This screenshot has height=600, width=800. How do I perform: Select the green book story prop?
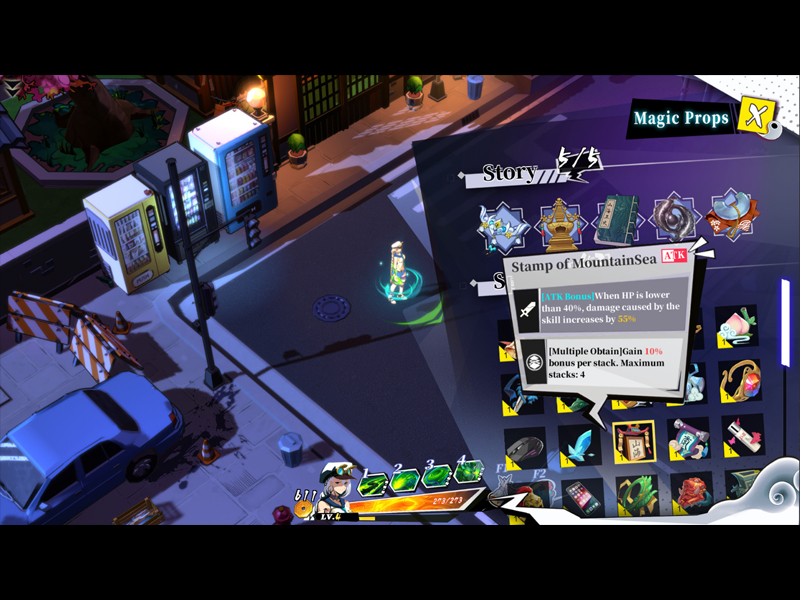tap(617, 221)
